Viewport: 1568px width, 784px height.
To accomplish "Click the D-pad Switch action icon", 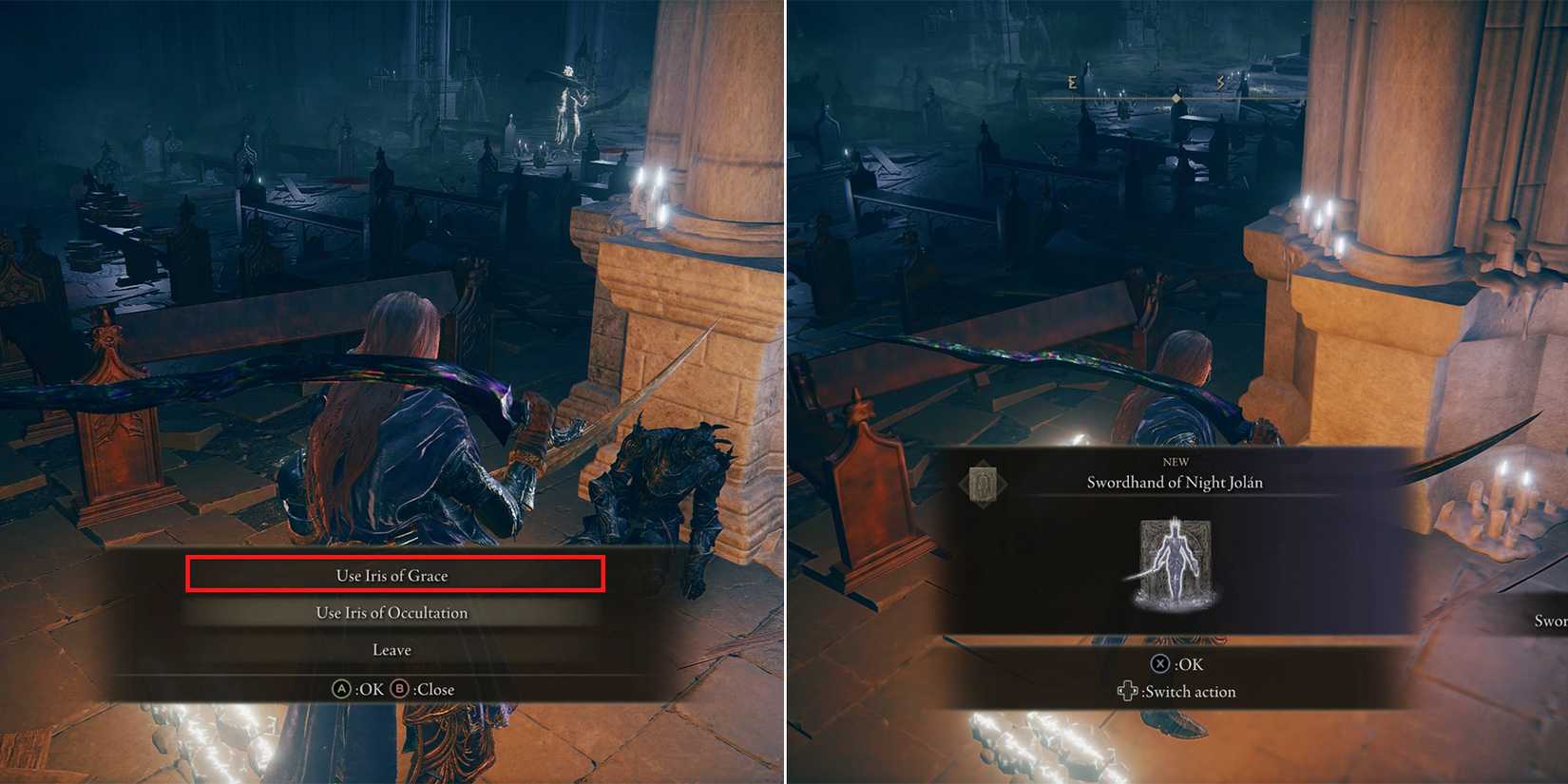I will (1128, 691).
